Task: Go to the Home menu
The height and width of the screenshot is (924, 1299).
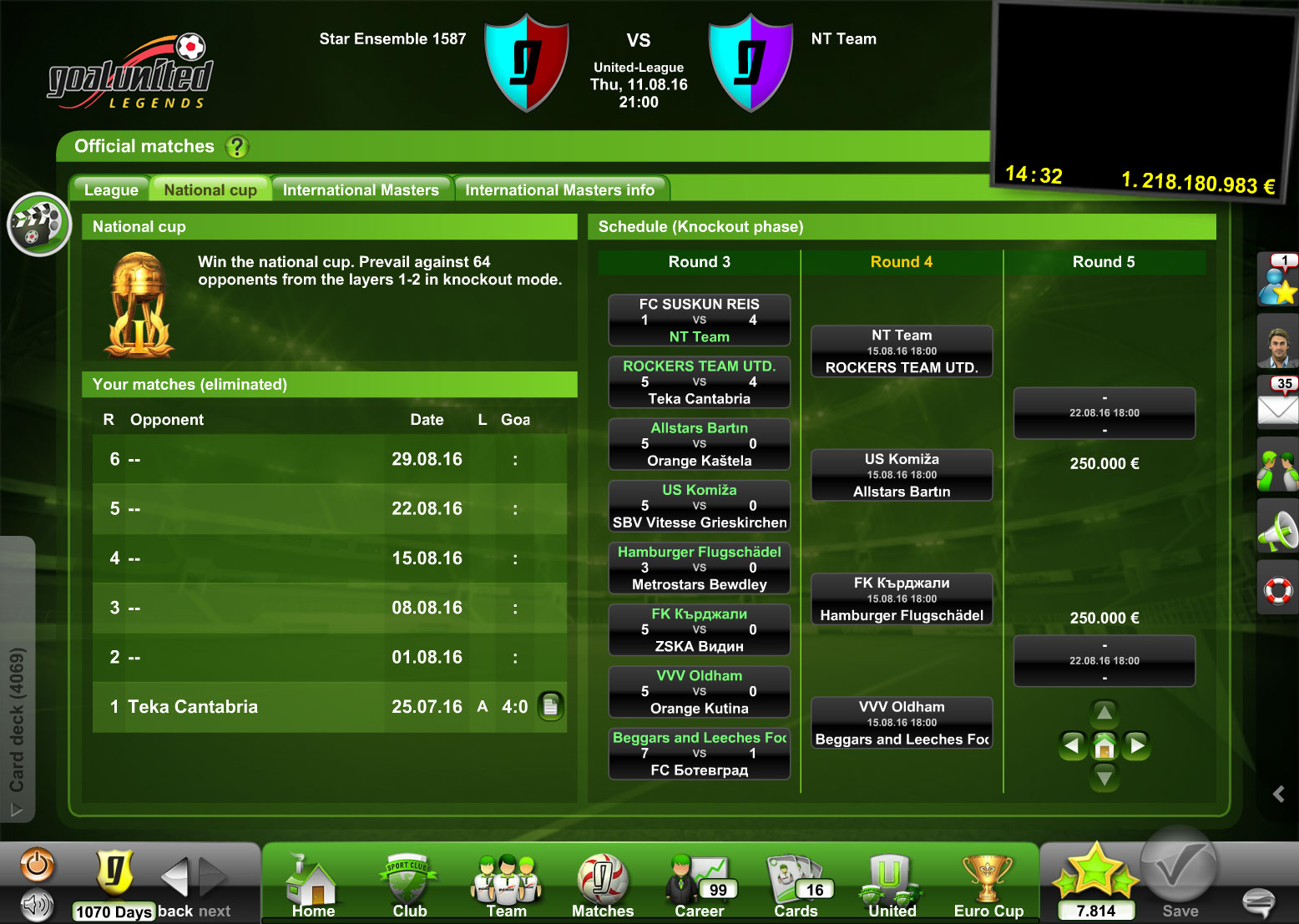Action: (x=313, y=886)
